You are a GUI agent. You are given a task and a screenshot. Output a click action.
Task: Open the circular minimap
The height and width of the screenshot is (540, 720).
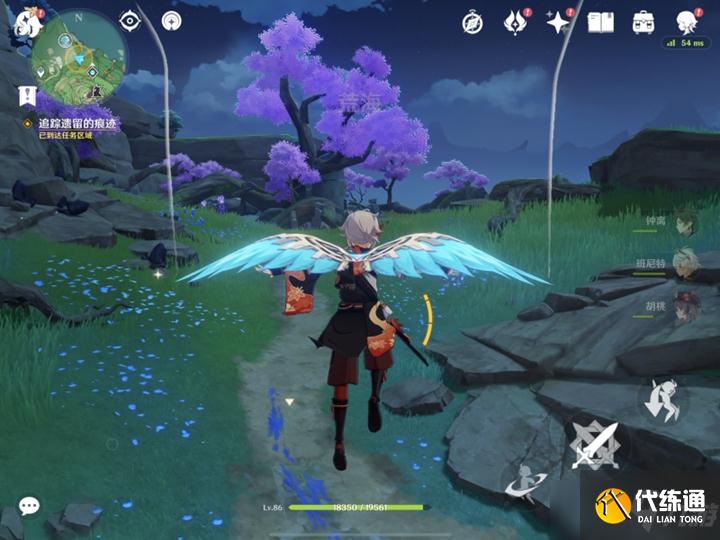[79, 58]
